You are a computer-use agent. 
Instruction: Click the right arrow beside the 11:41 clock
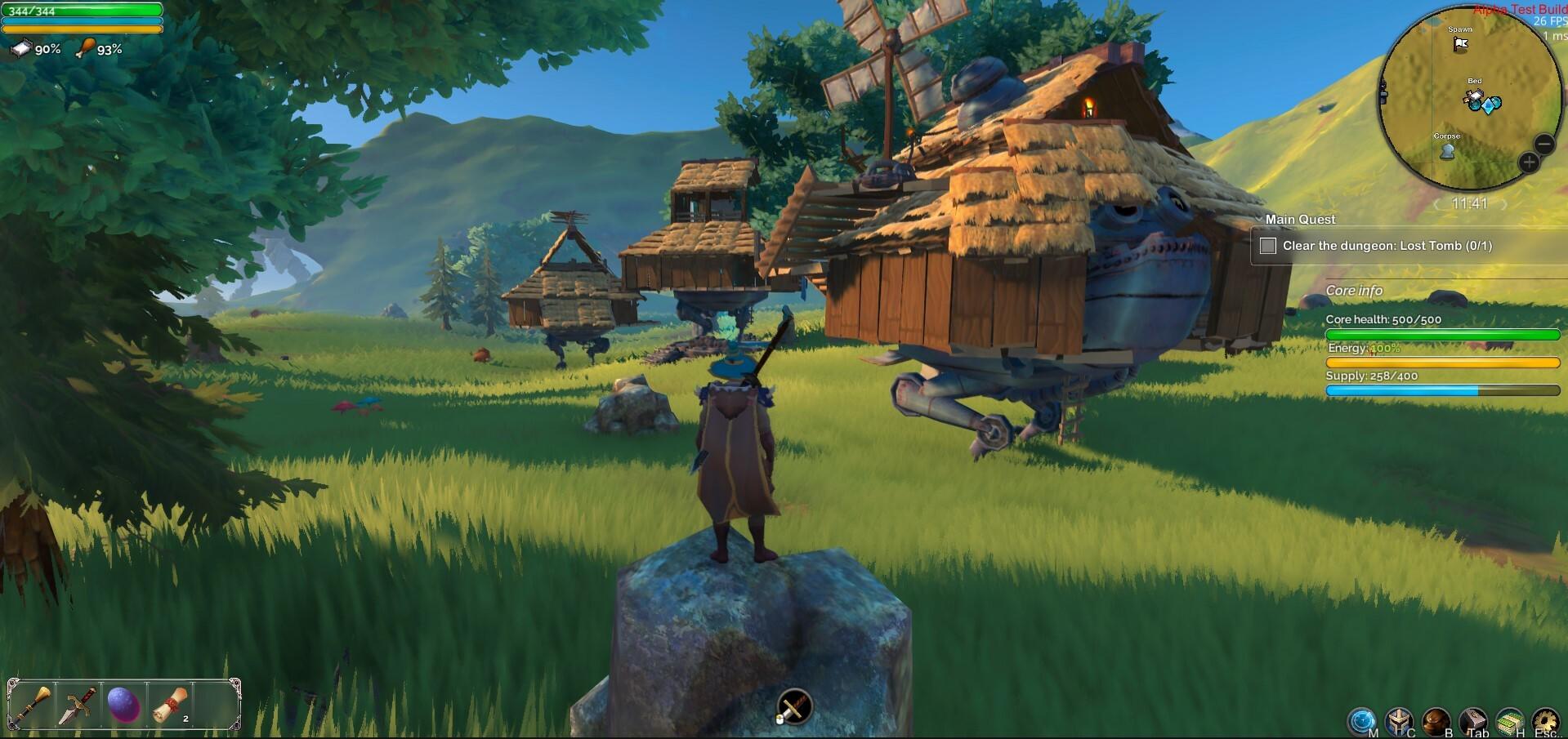1503,202
